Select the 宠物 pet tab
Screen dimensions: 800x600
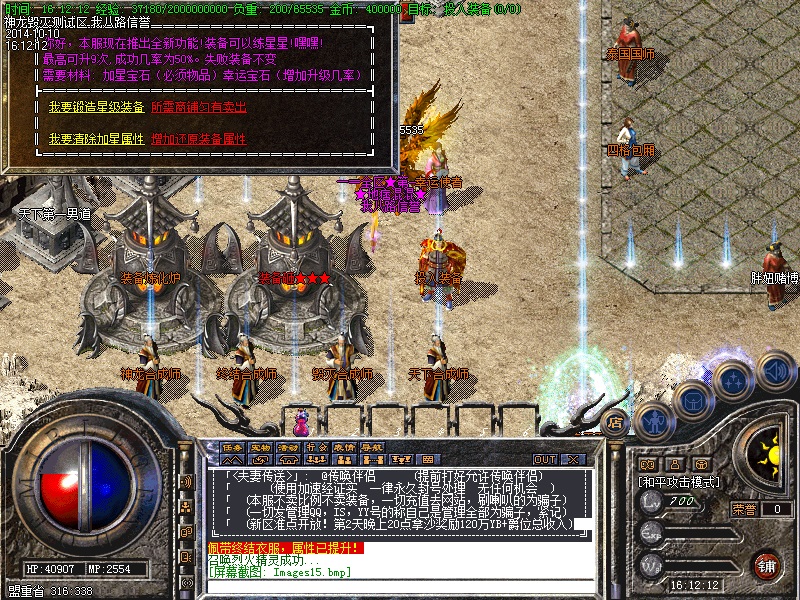tap(260, 447)
